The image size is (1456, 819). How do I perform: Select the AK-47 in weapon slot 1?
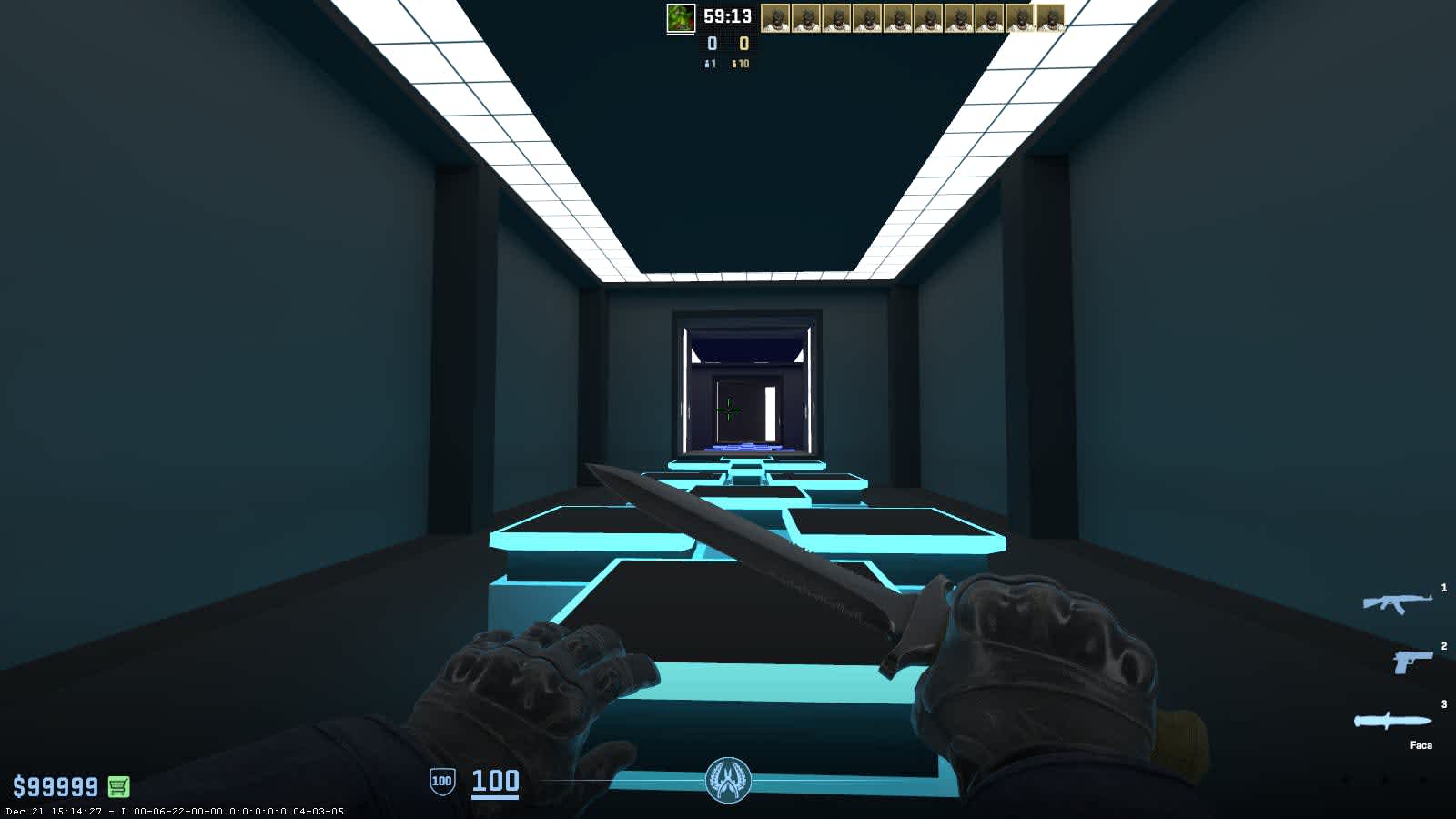(1397, 601)
